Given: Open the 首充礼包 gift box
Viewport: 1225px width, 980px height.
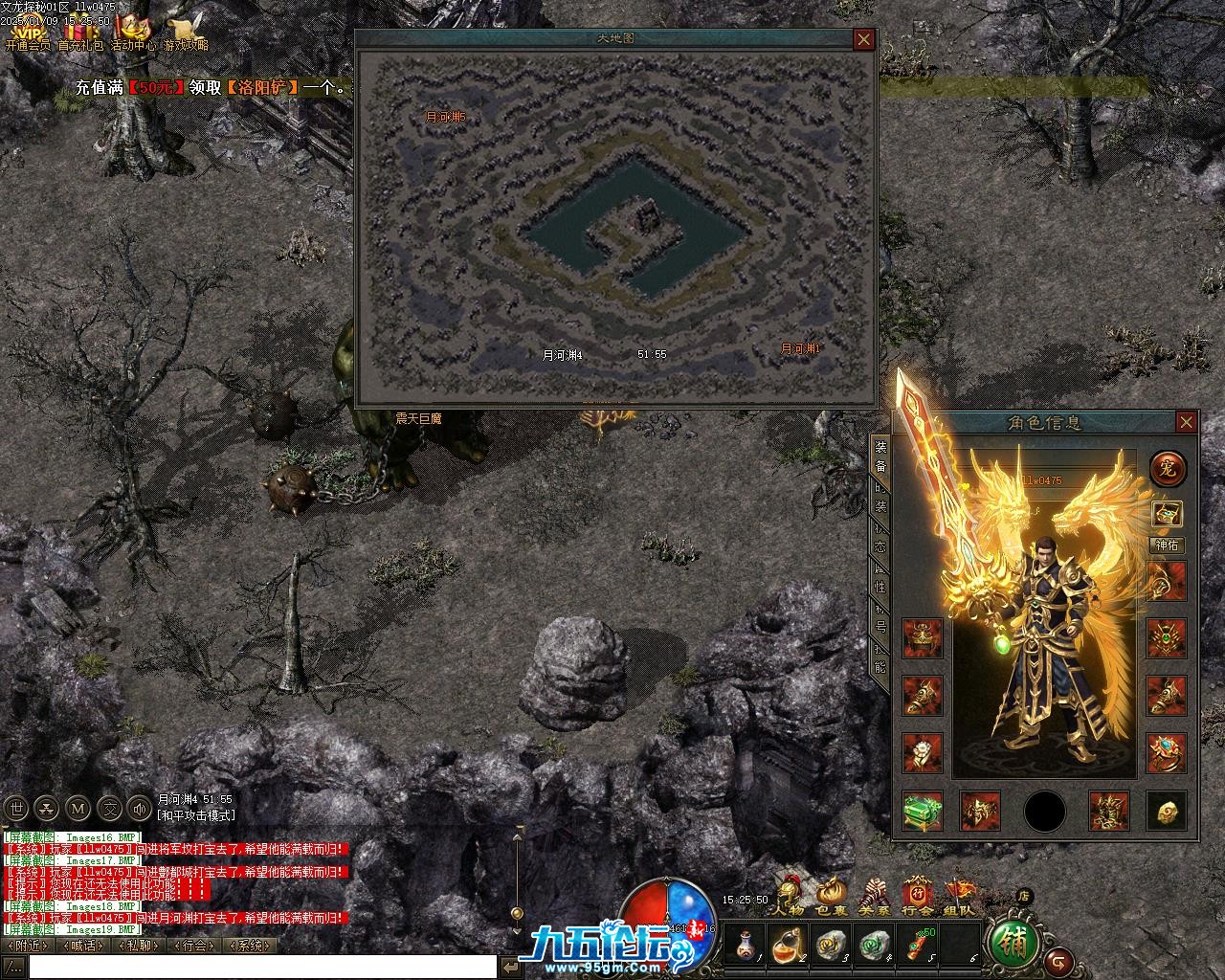Looking at the screenshot, I should pos(80,31).
